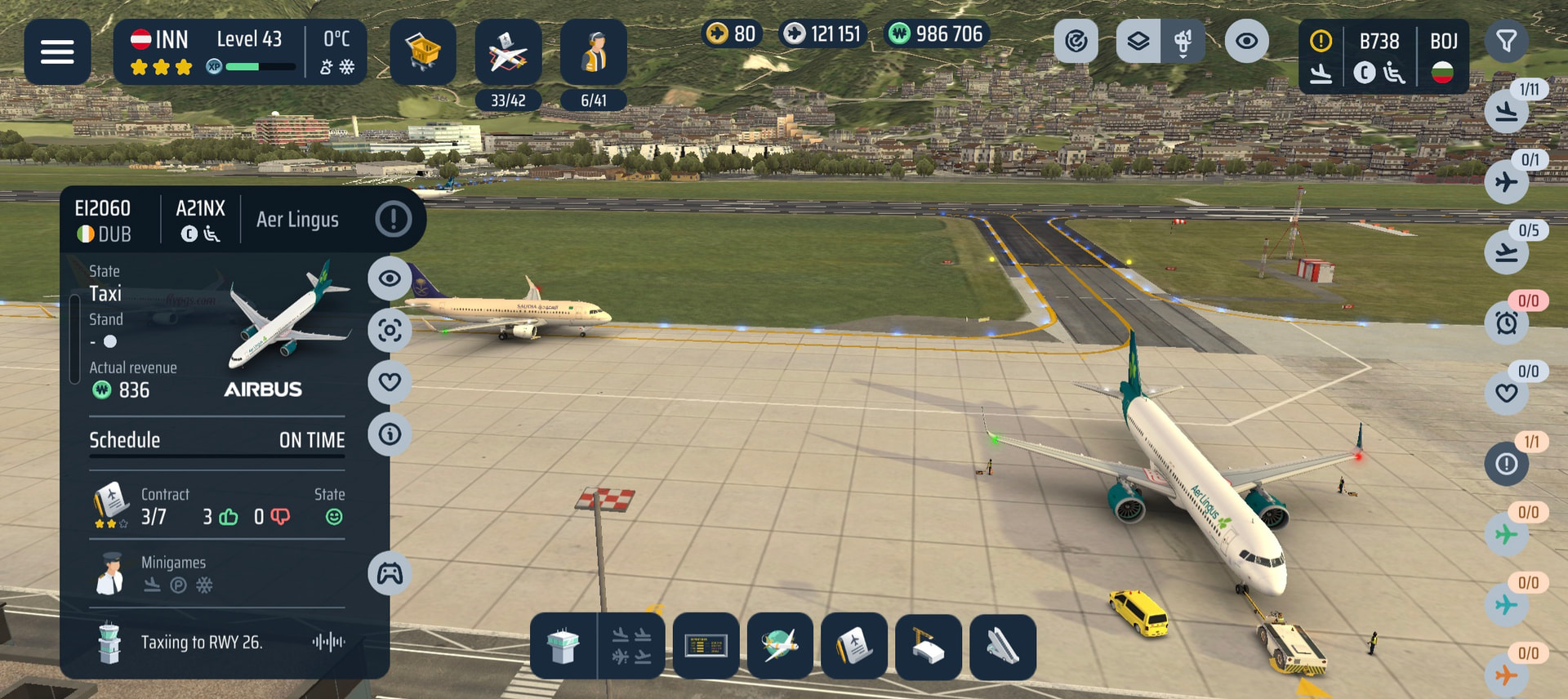Open the hamburger main menu

coord(57,52)
